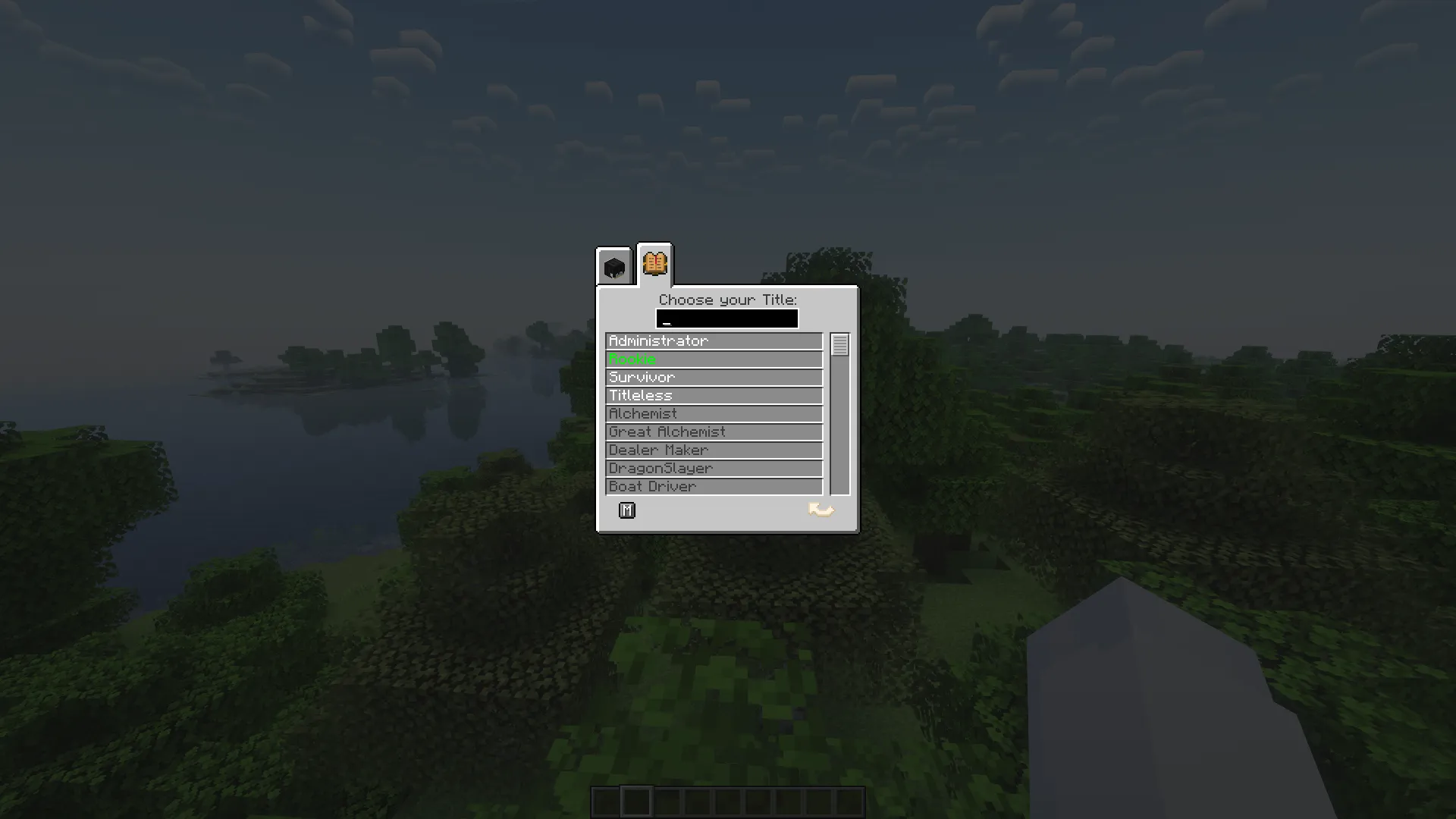Switch to the helmet icon tab

coord(614,266)
